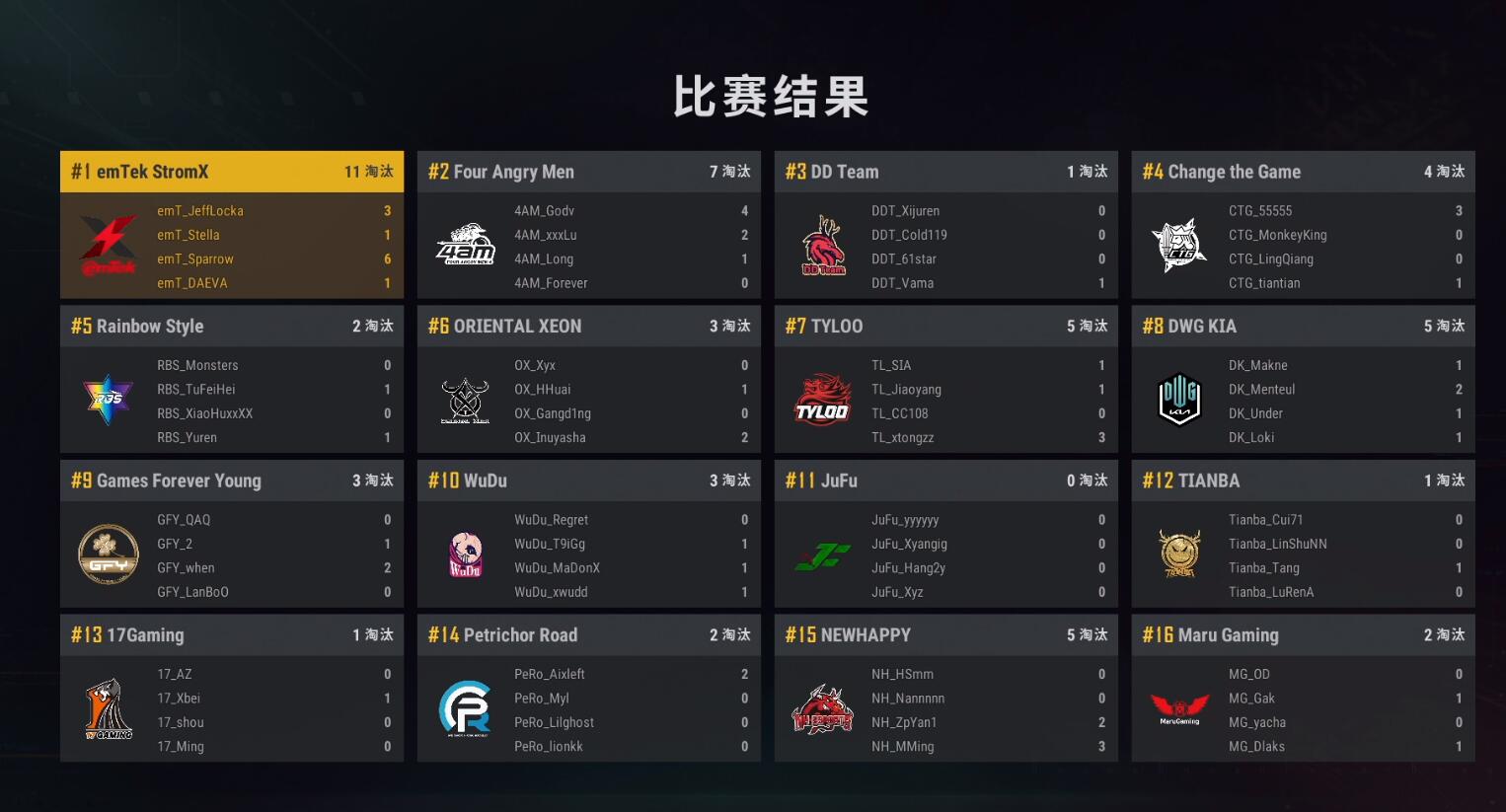Select the DD Team dragon logo
Viewport: 1506px width, 812px height.
tap(822, 246)
